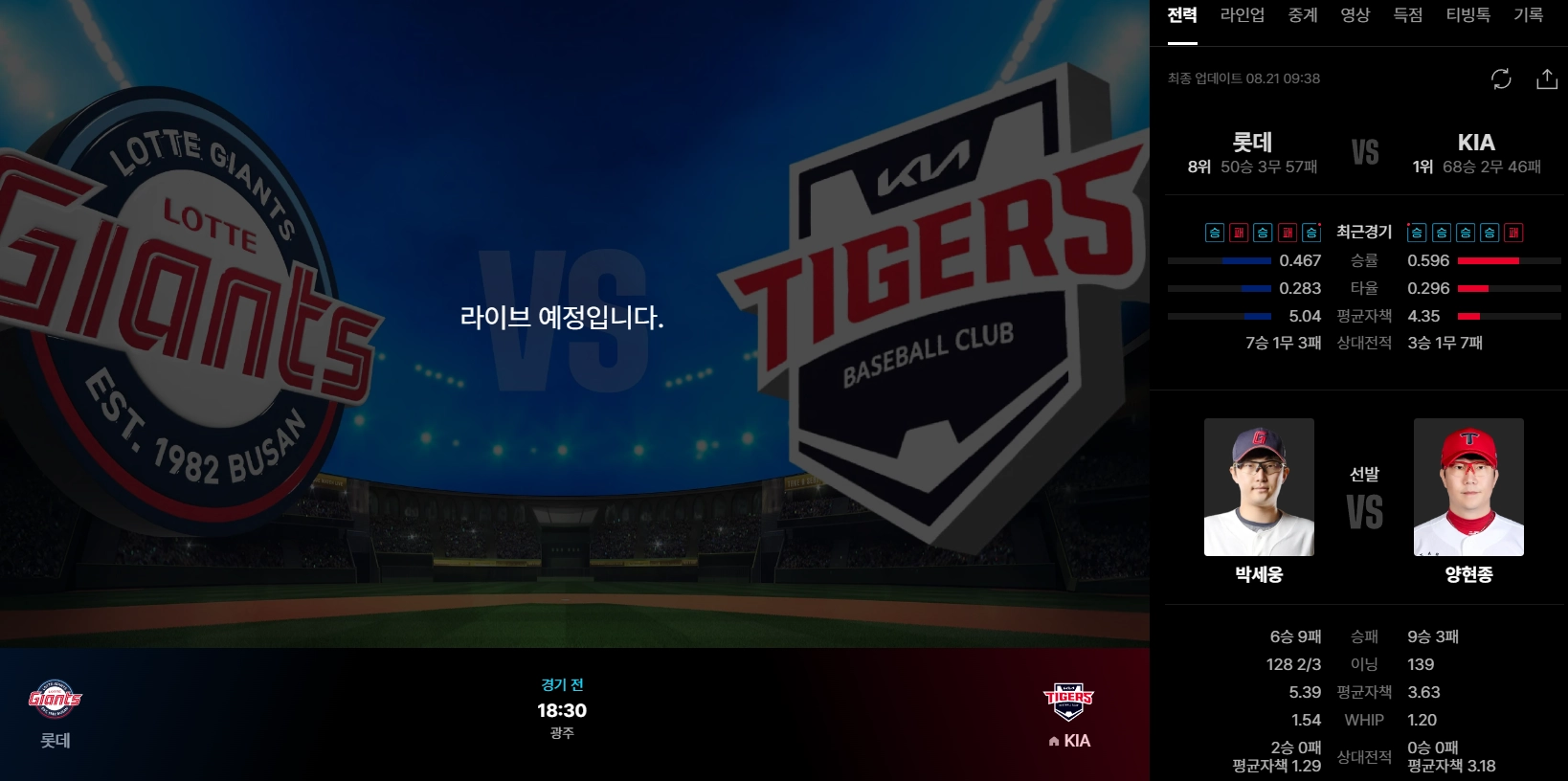View the 기록 tab
1568x781 pixels.
click(1529, 16)
